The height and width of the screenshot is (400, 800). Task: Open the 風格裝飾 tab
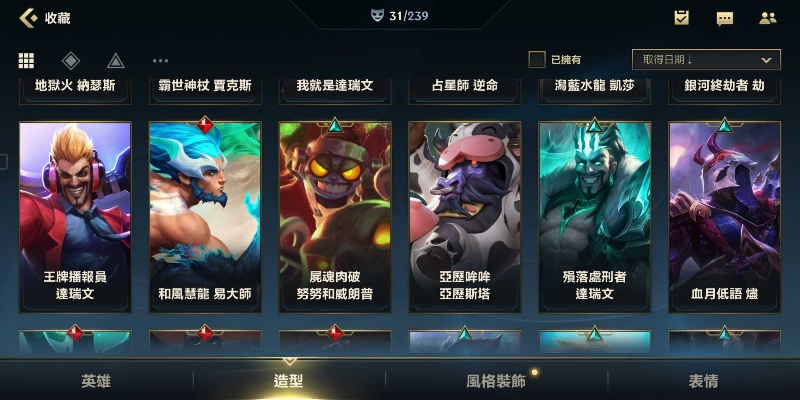coord(496,381)
